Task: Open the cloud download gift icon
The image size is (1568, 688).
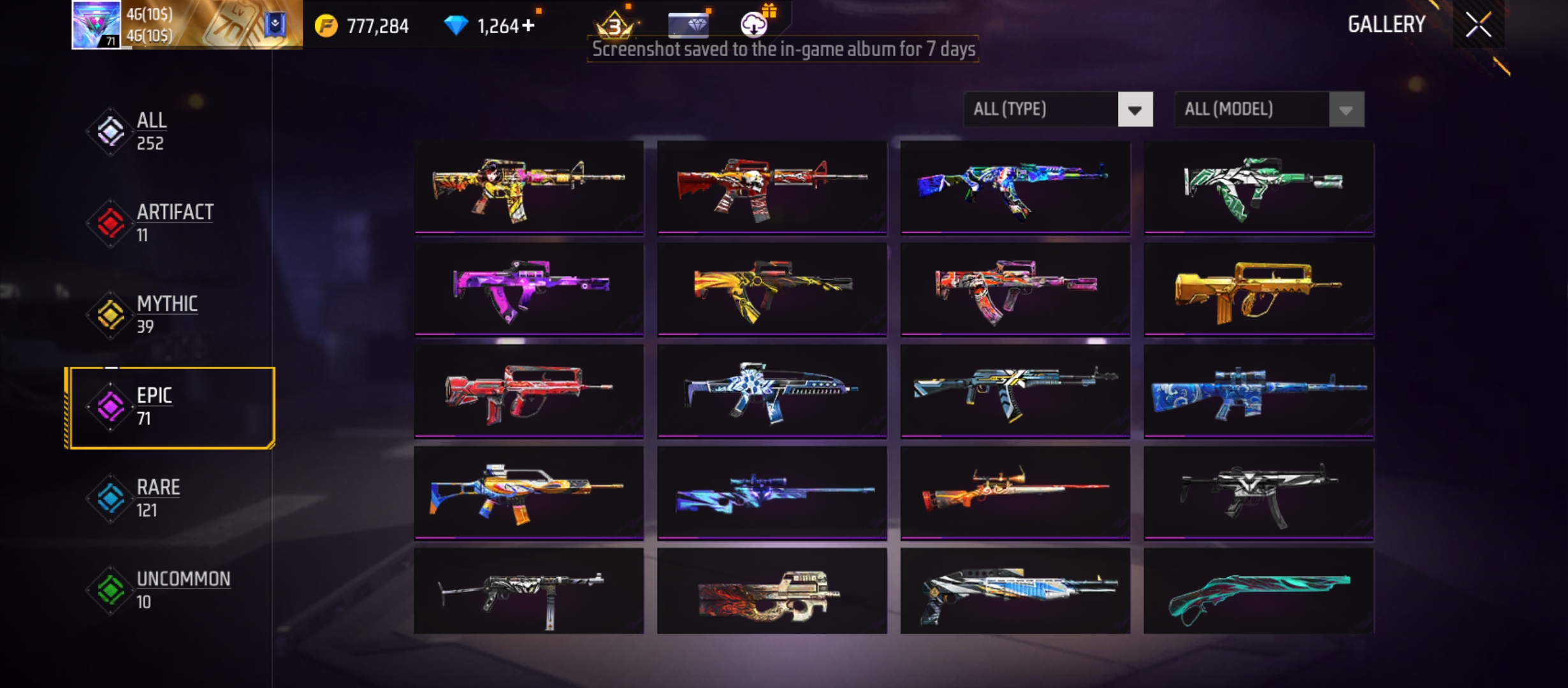Action: coord(755,24)
